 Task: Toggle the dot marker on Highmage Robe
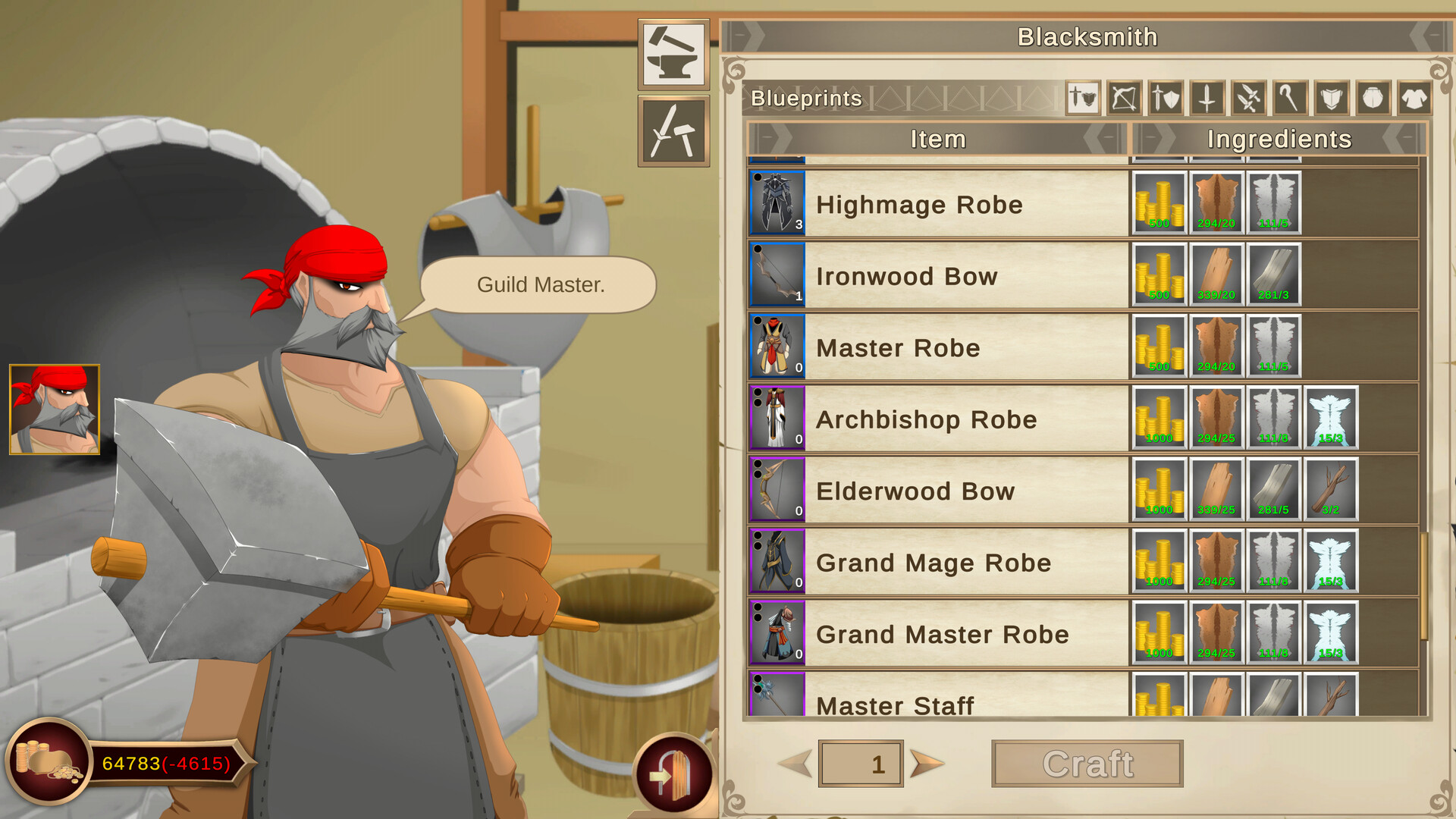pyautogui.click(x=756, y=176)
